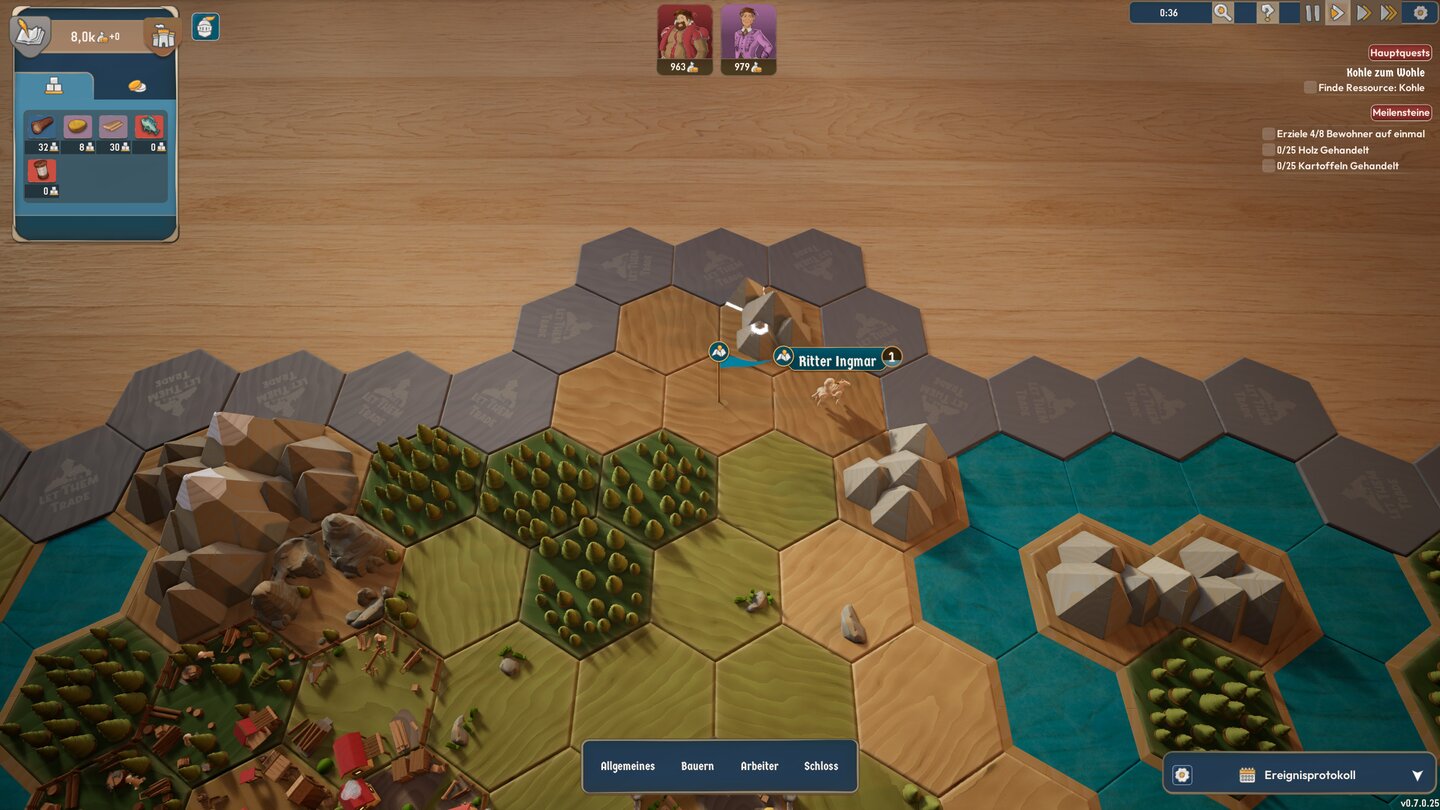1440x810 pixels.
Task: Pause the game
Action: [1312, 13]
